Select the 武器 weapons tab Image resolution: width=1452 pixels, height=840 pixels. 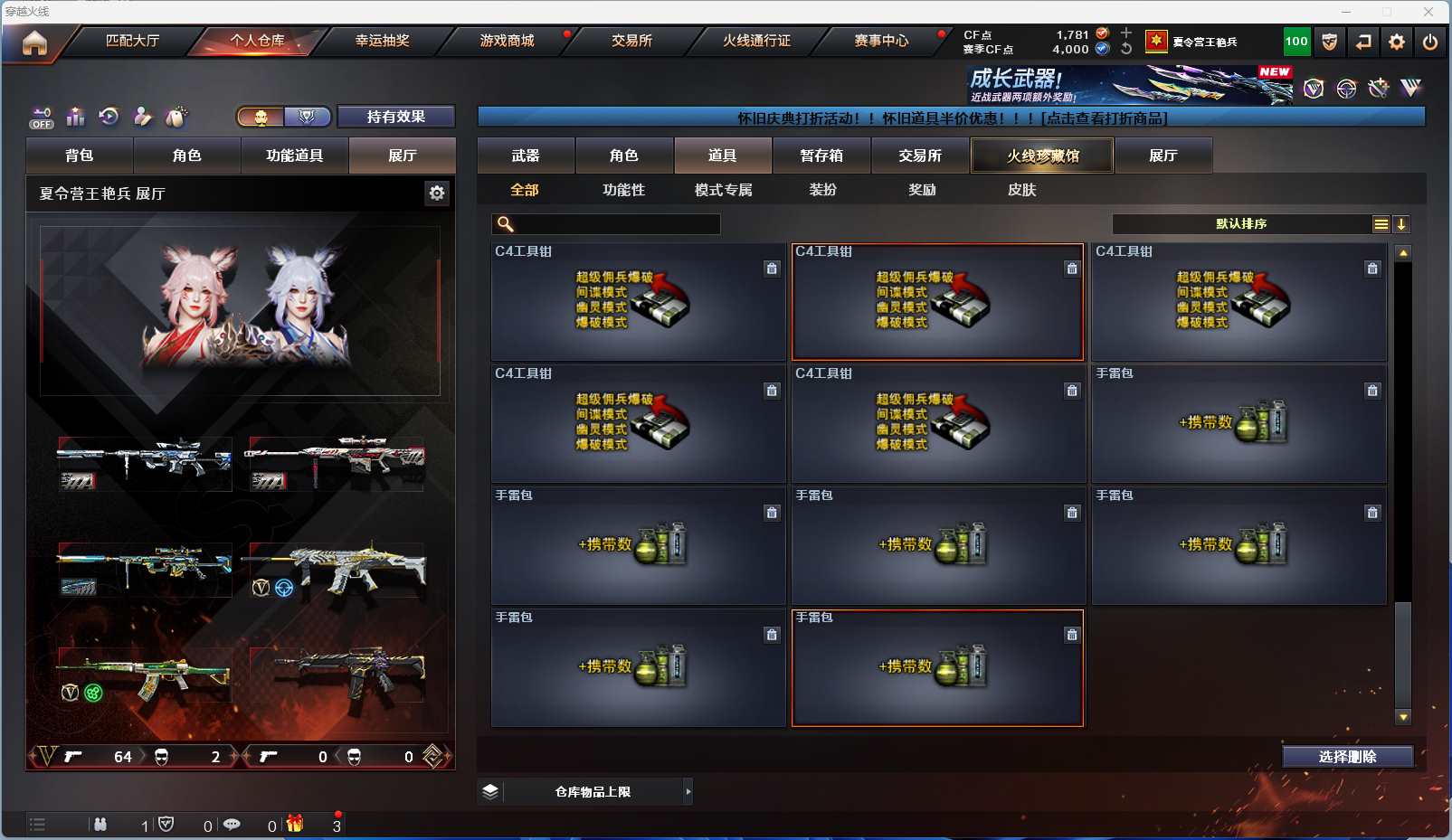click(x=526, y=156)
